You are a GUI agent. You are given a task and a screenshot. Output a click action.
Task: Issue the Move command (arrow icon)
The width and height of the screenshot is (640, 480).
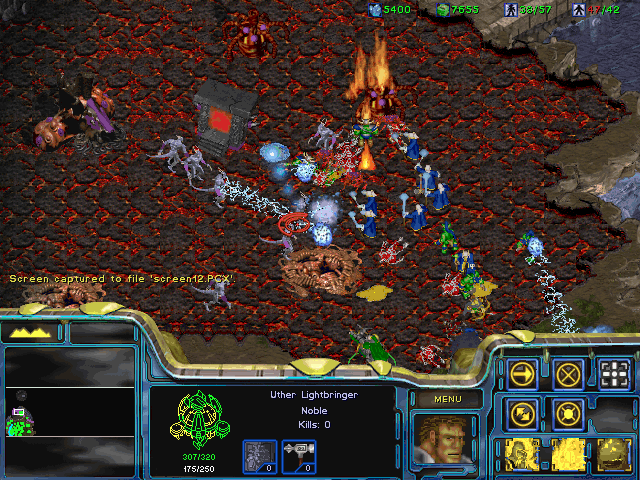[x=523, y=374]
